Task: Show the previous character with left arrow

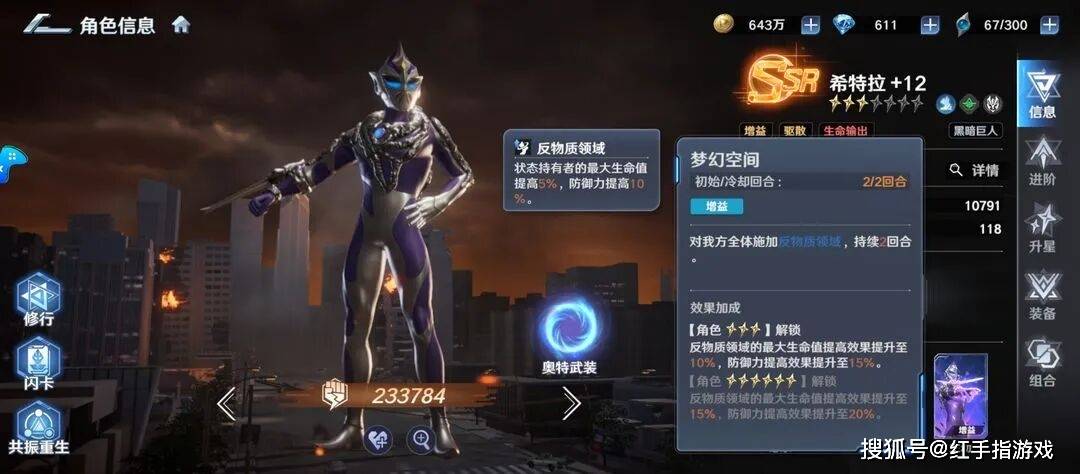Action: (226, 403)
